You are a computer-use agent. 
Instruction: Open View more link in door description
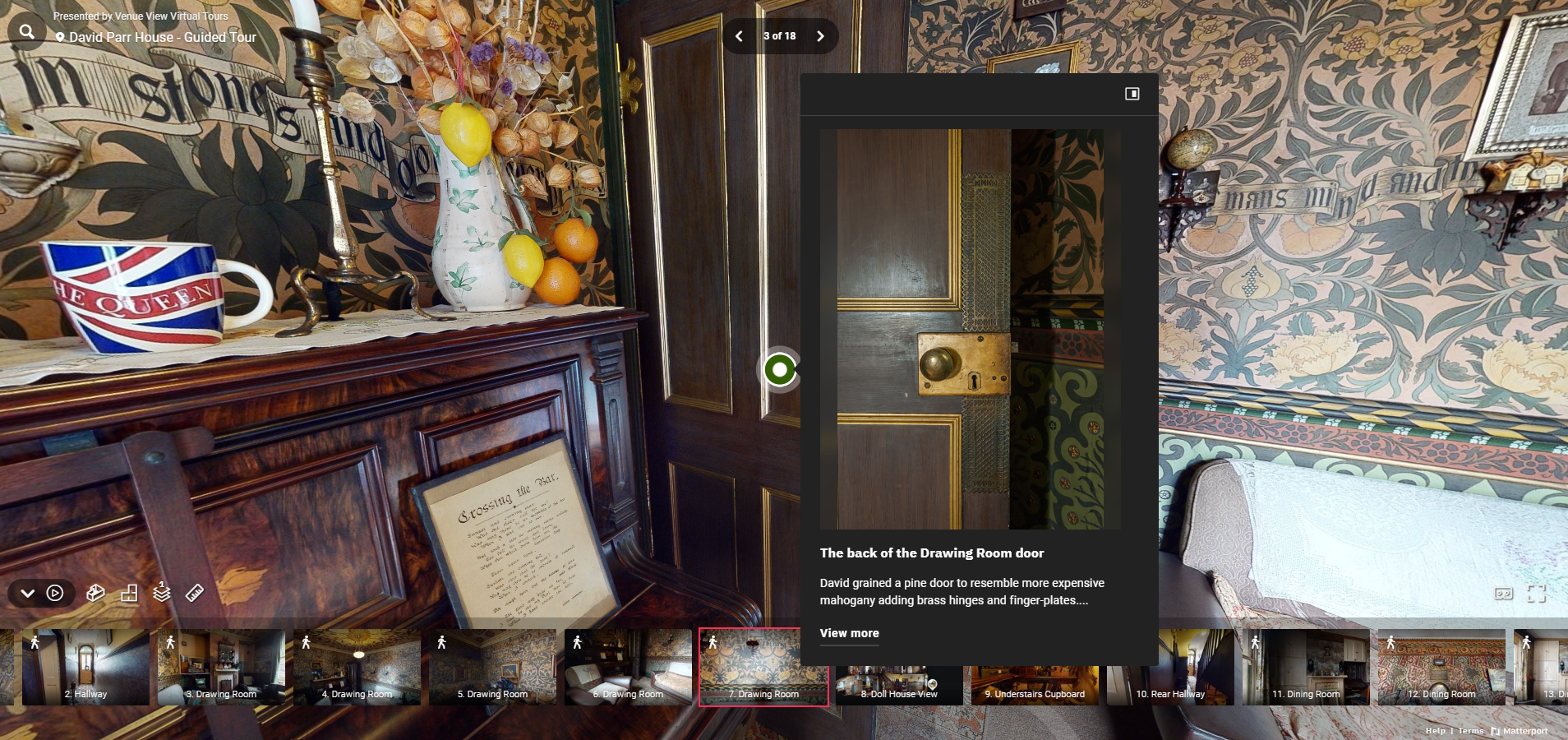(849, 633)
